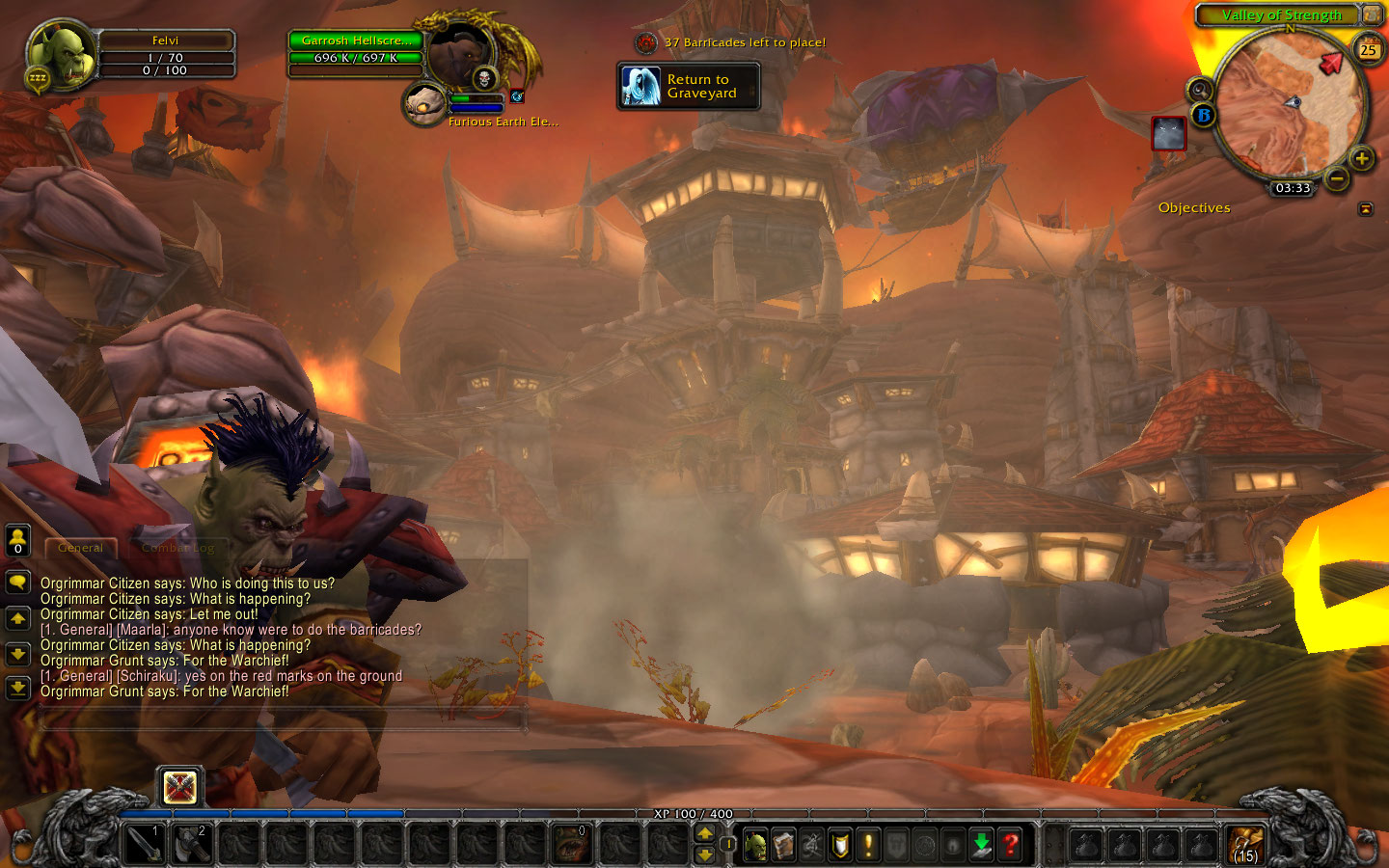The height and width of the screenshot is (868, 1389).
Task: Open the character info orc face micro button
Action: tap(756, 846)
